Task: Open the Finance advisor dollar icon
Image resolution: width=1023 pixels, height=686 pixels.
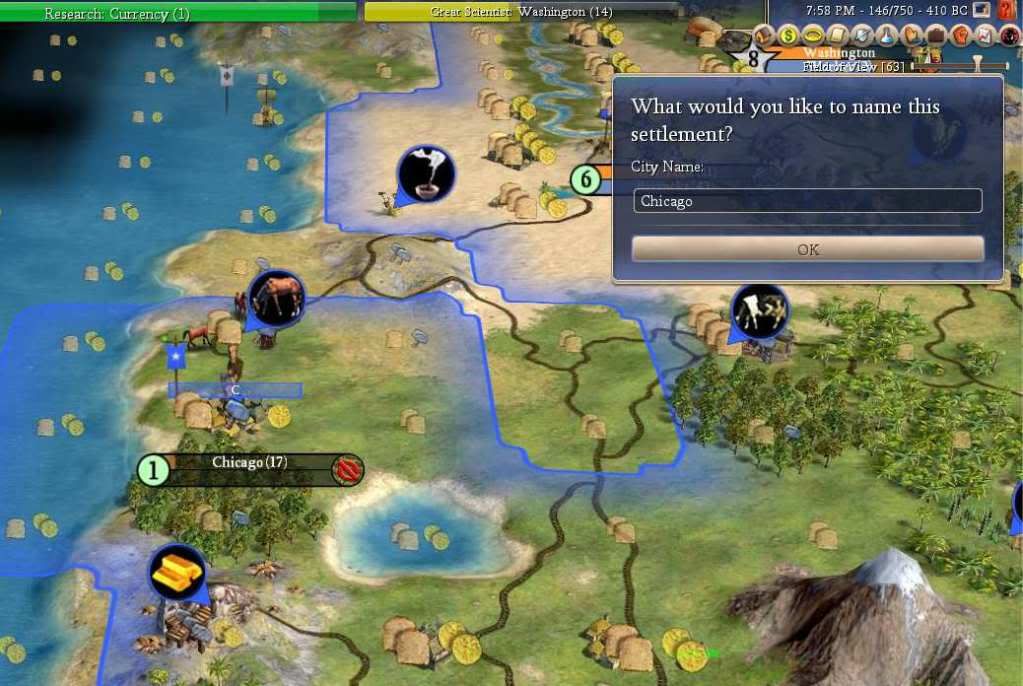Action: [x=788, y=35]
